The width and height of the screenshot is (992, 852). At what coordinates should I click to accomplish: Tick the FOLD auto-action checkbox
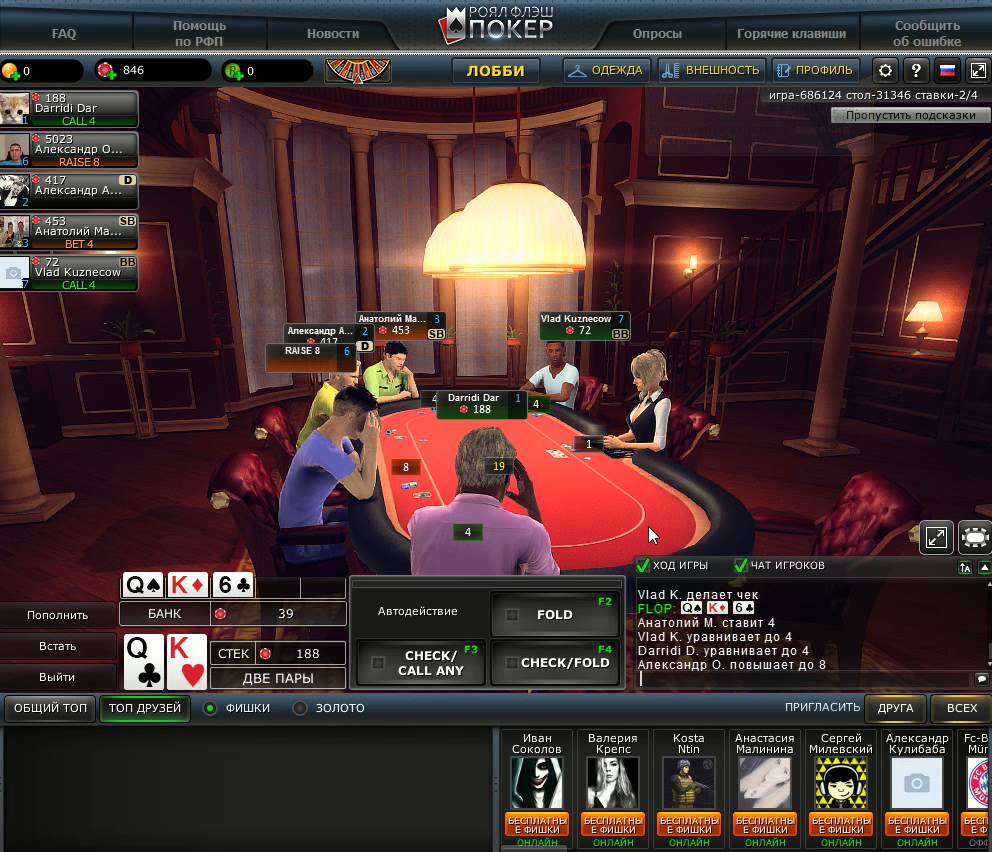513,615
